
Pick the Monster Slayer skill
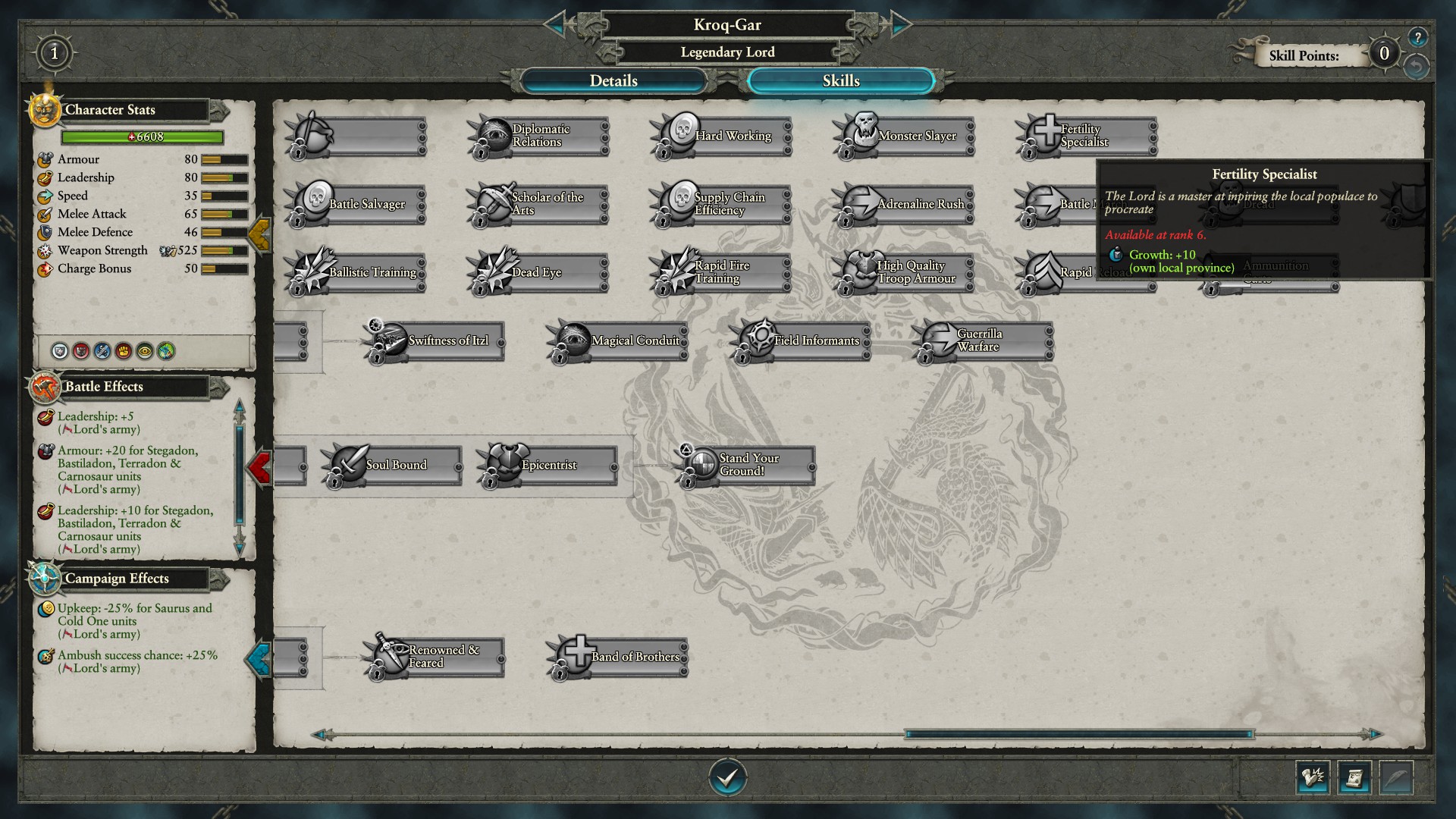pos(905,136)
